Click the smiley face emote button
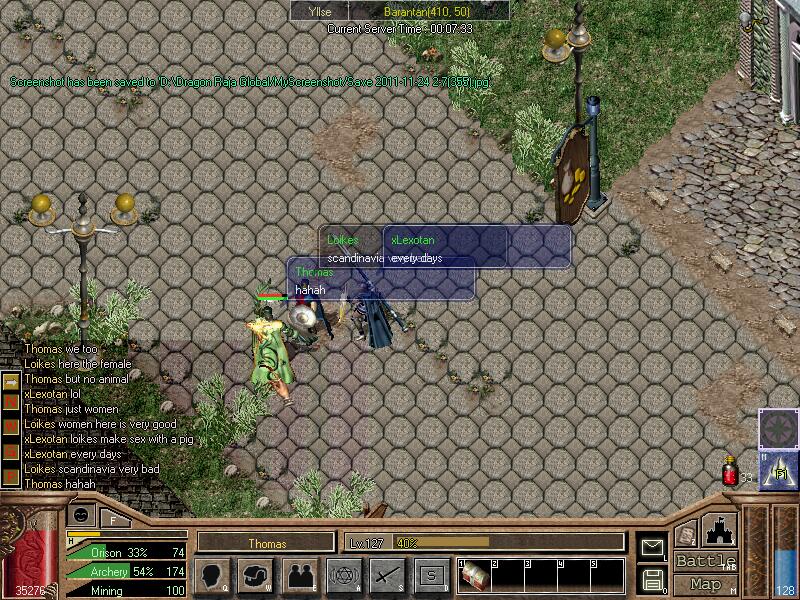Viewport: 800px width, 600px height. [81, 514]
